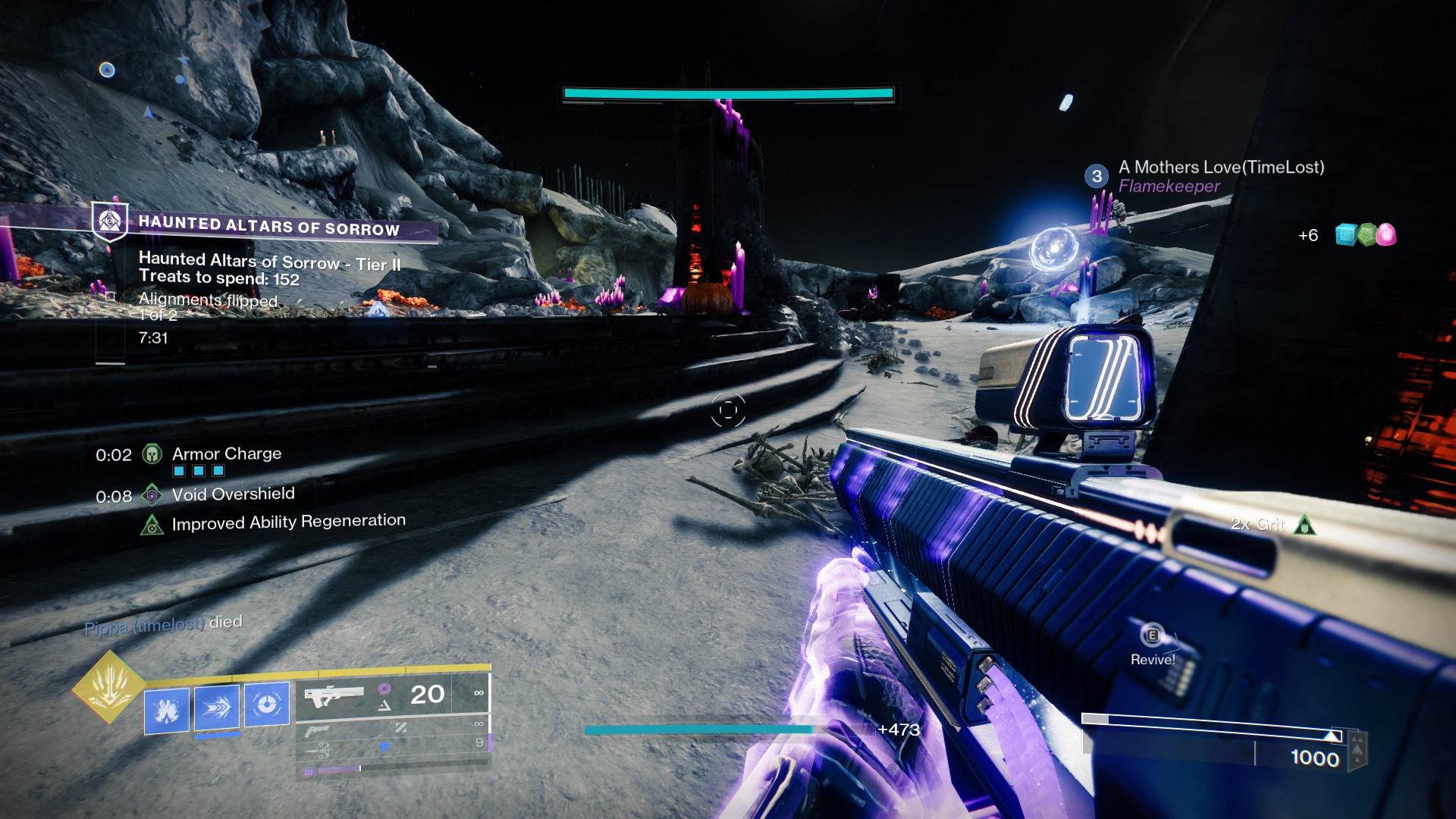Open the Haunted Altars of Sorrow objective tracker
The width and height of the screenshot is (1456, 819).
point(268,226)
